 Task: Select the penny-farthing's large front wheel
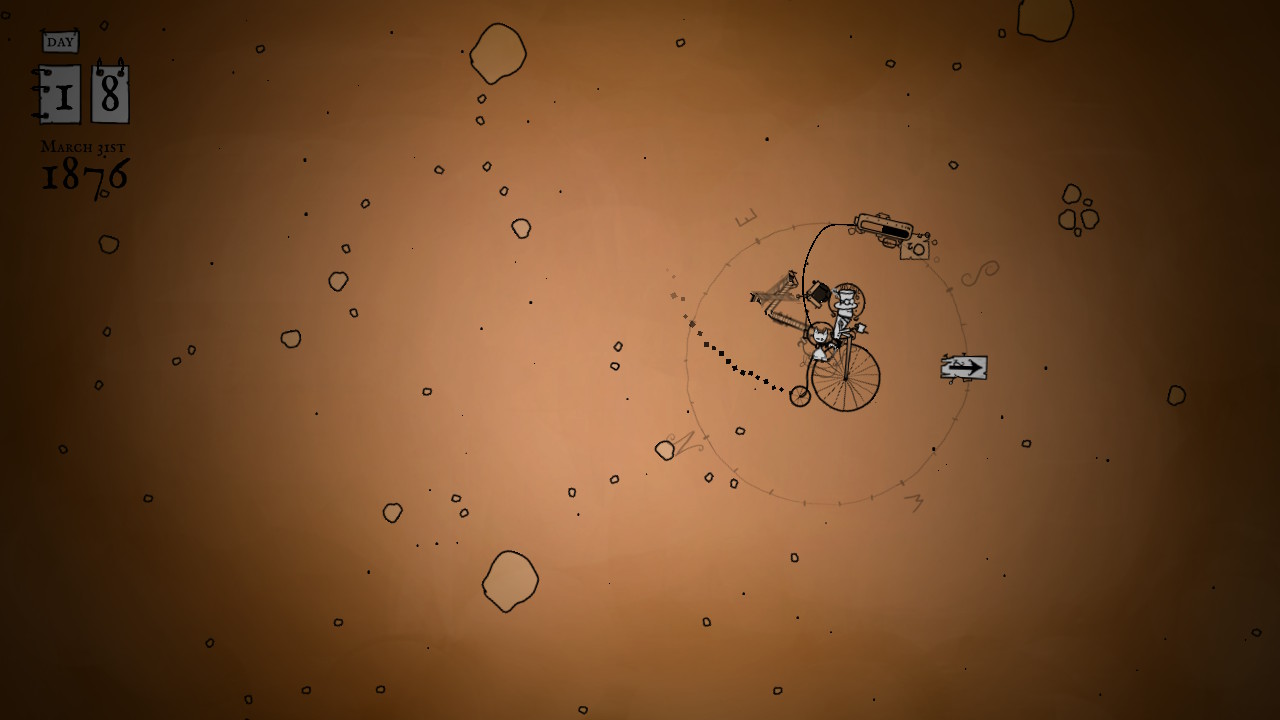847,376
